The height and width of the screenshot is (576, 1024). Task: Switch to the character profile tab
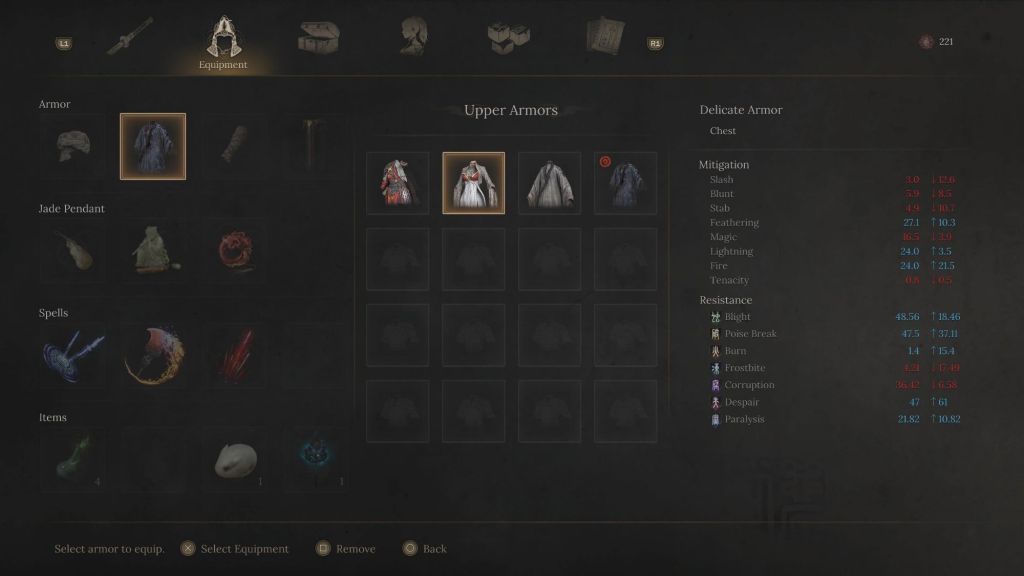tap(413, 36)
